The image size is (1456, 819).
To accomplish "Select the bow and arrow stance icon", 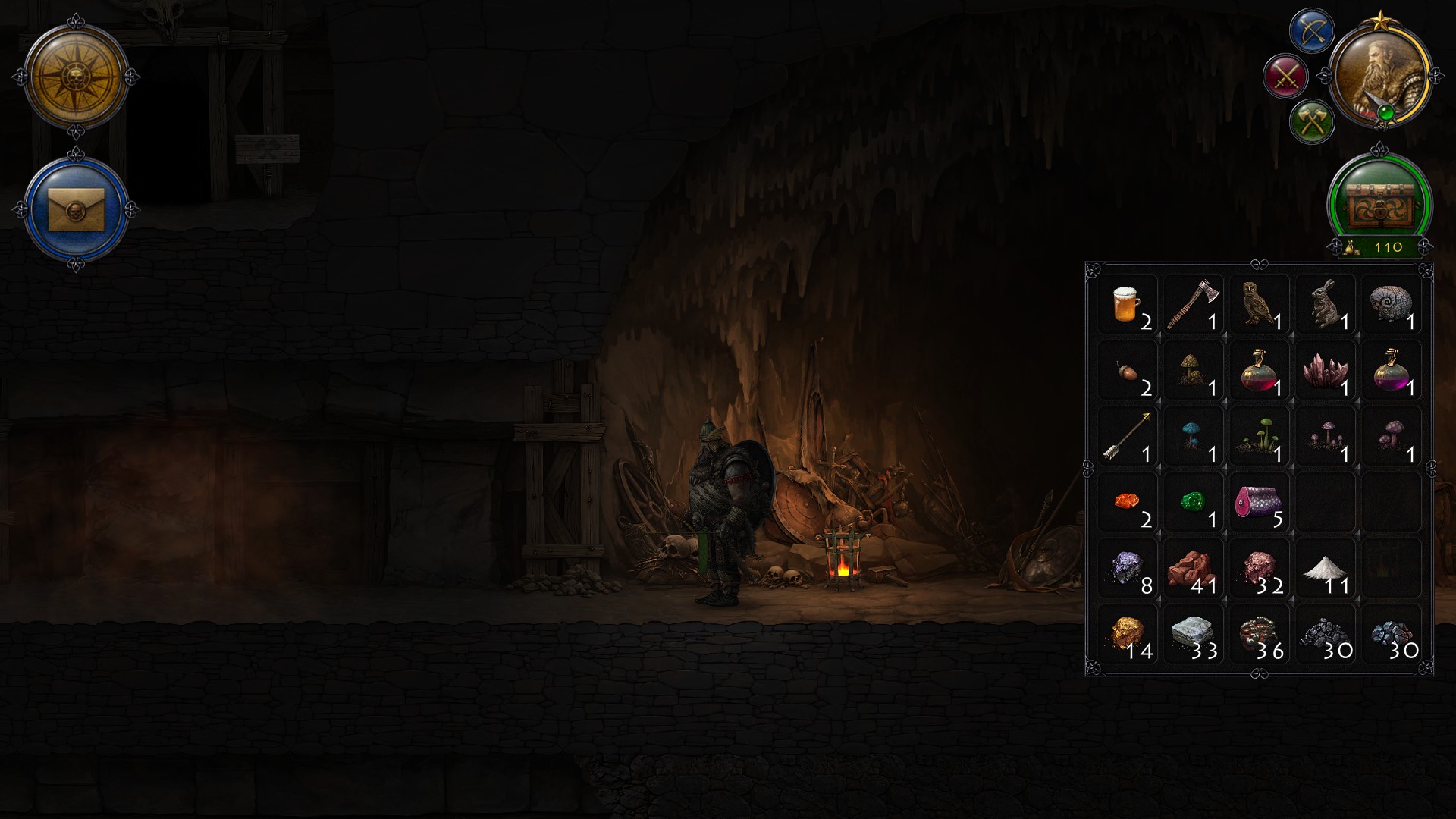I will pos(1312,31).
